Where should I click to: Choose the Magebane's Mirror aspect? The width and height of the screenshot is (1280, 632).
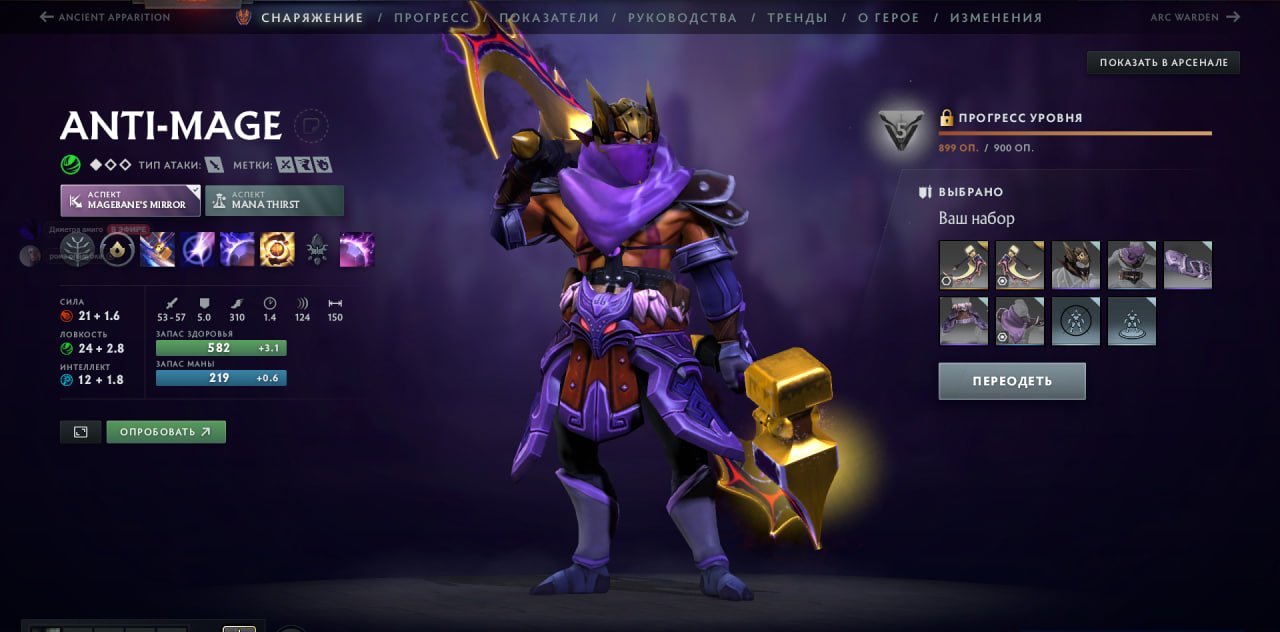[x=130, y=200]
